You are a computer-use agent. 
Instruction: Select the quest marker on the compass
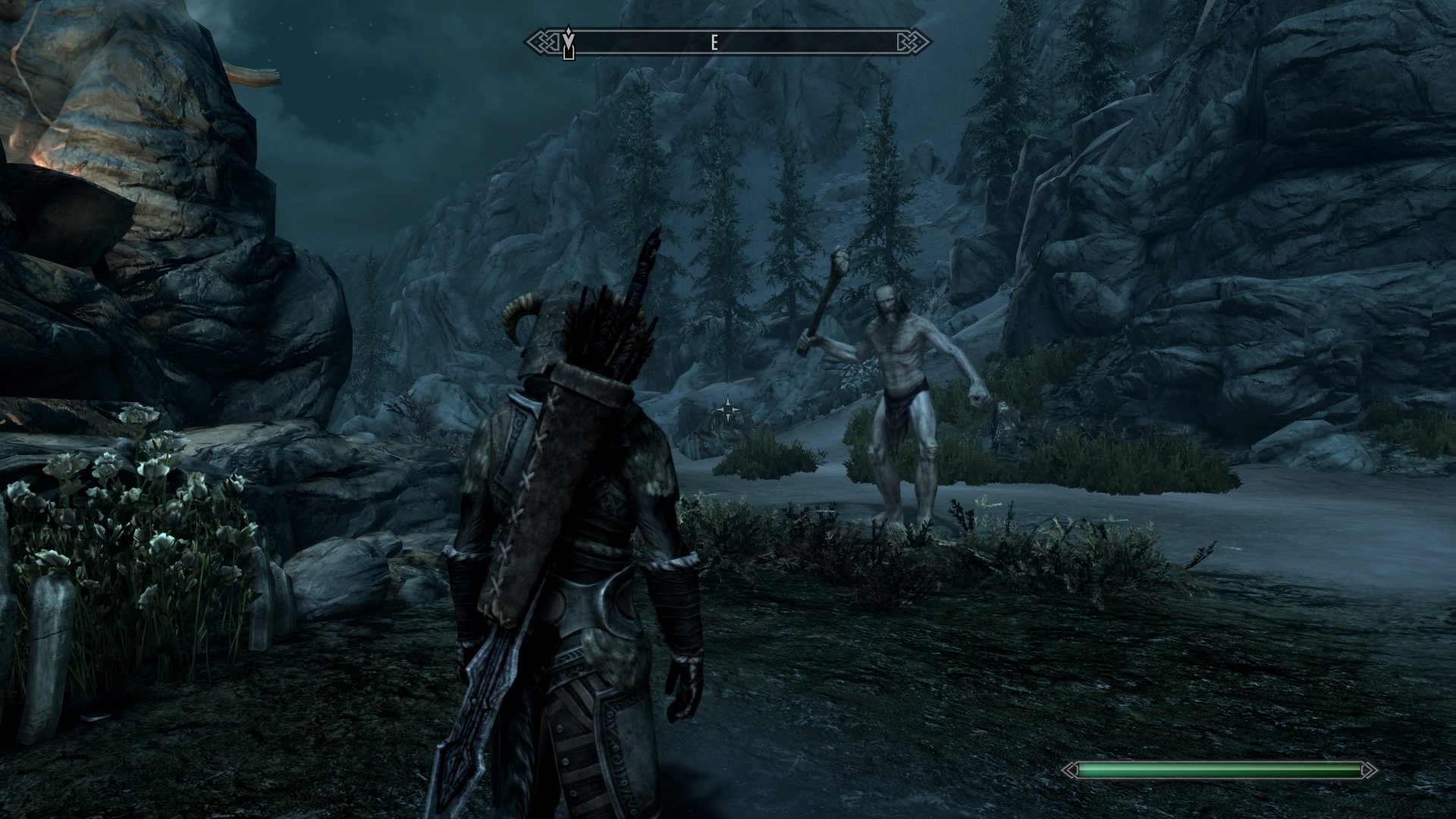tap(569, 42)
